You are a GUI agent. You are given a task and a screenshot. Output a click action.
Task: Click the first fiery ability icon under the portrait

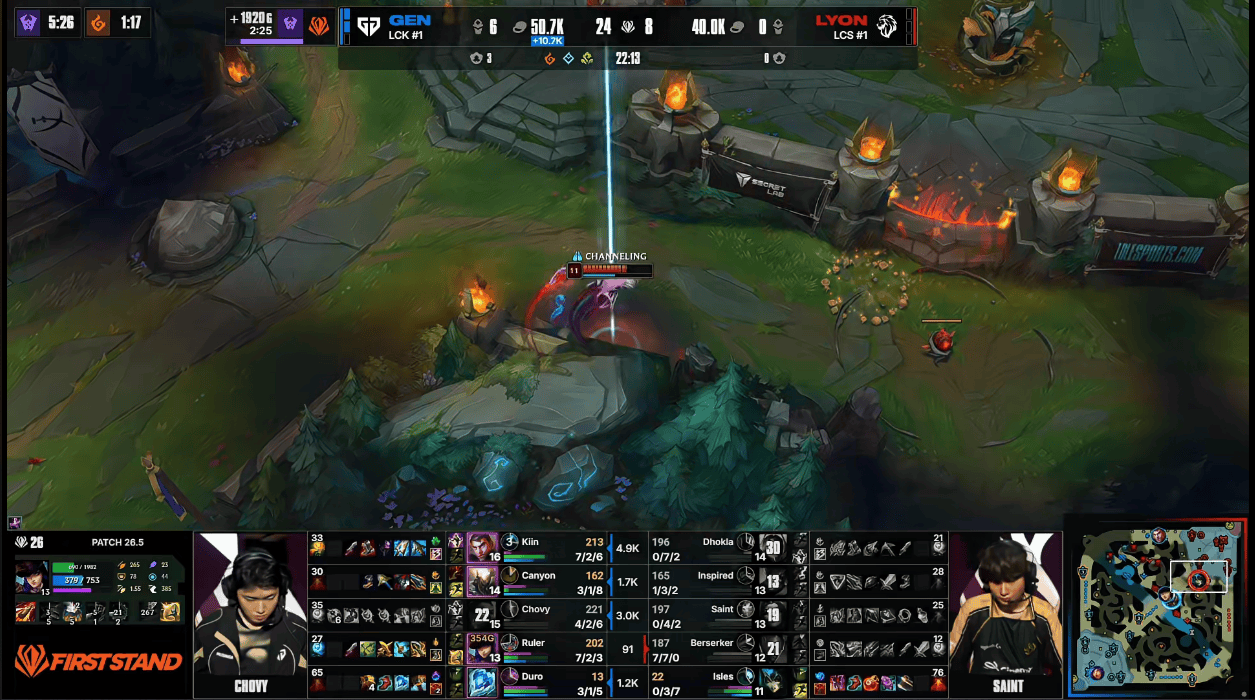[25, 612]
